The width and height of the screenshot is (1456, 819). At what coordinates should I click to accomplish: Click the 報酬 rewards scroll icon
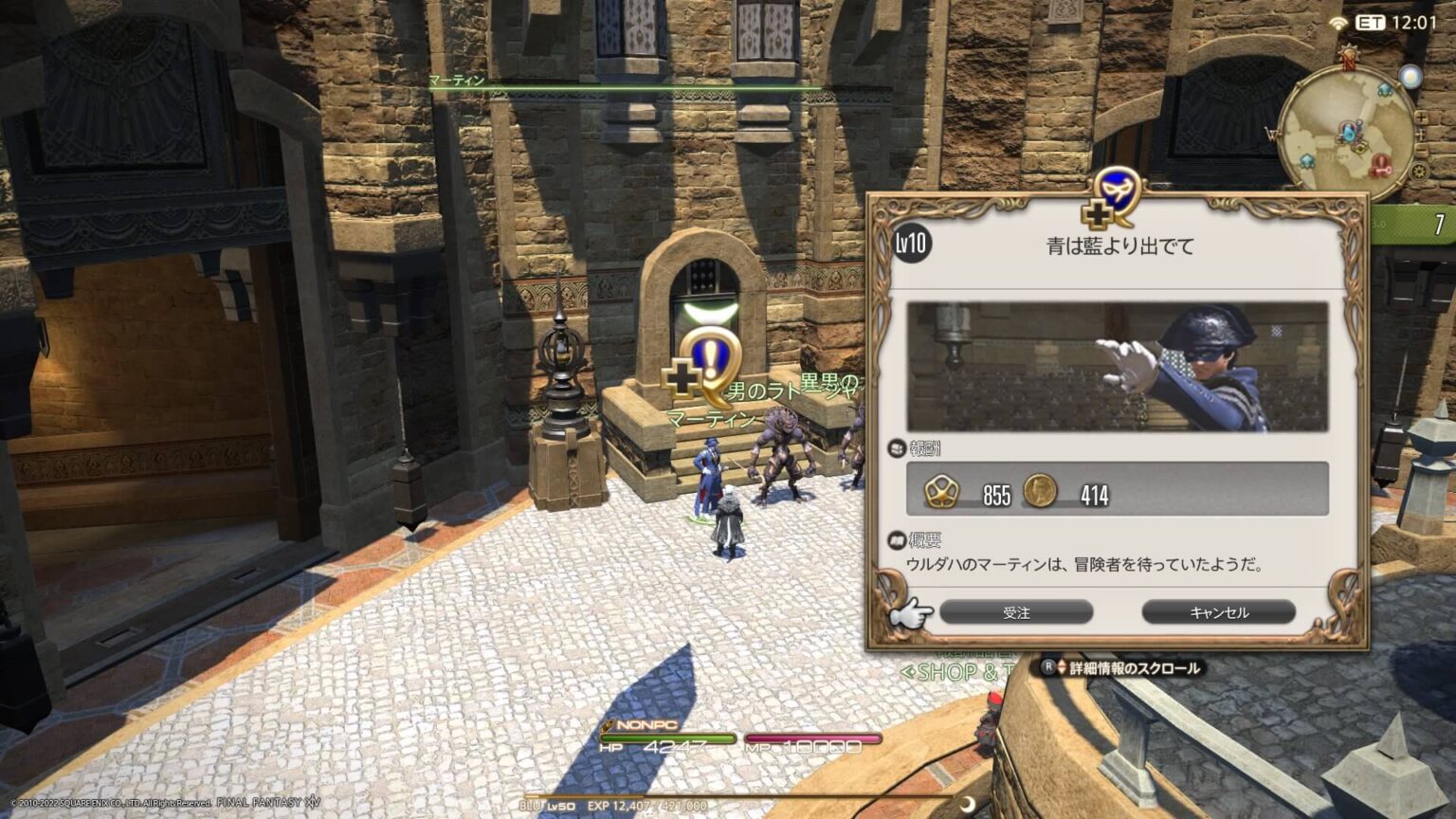tap(898, 447)
